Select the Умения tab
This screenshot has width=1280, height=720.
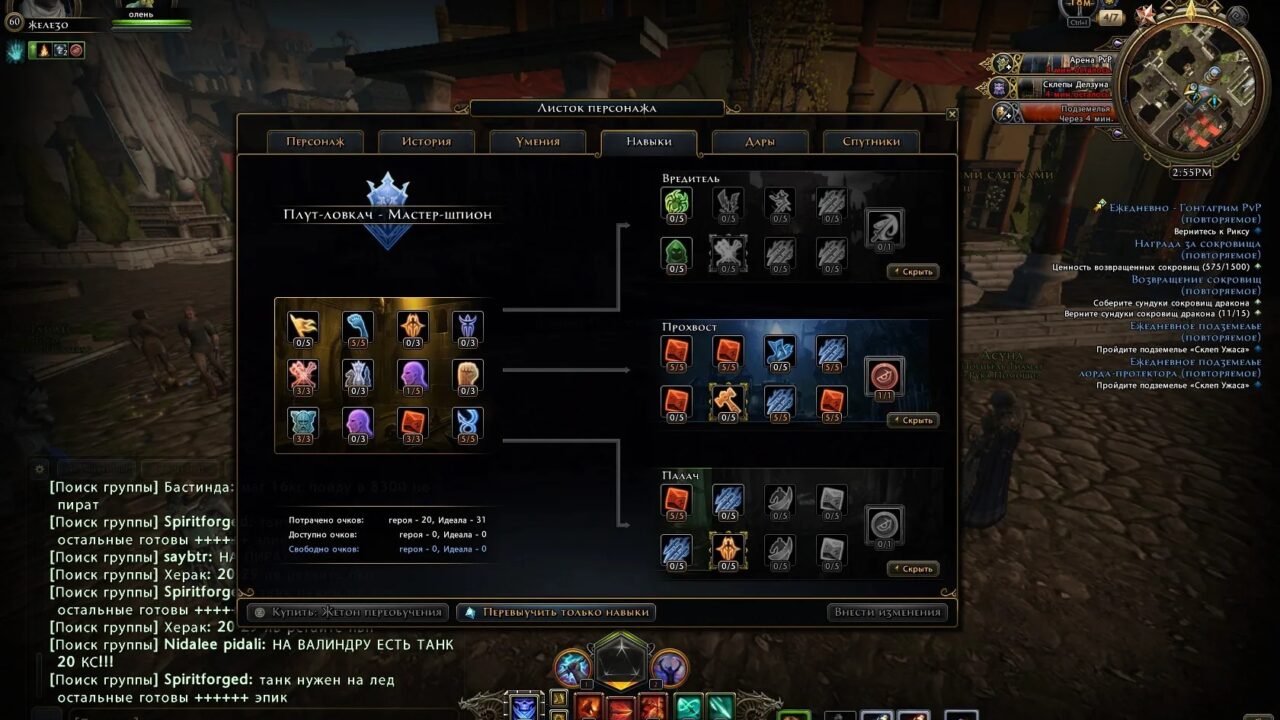538,142
